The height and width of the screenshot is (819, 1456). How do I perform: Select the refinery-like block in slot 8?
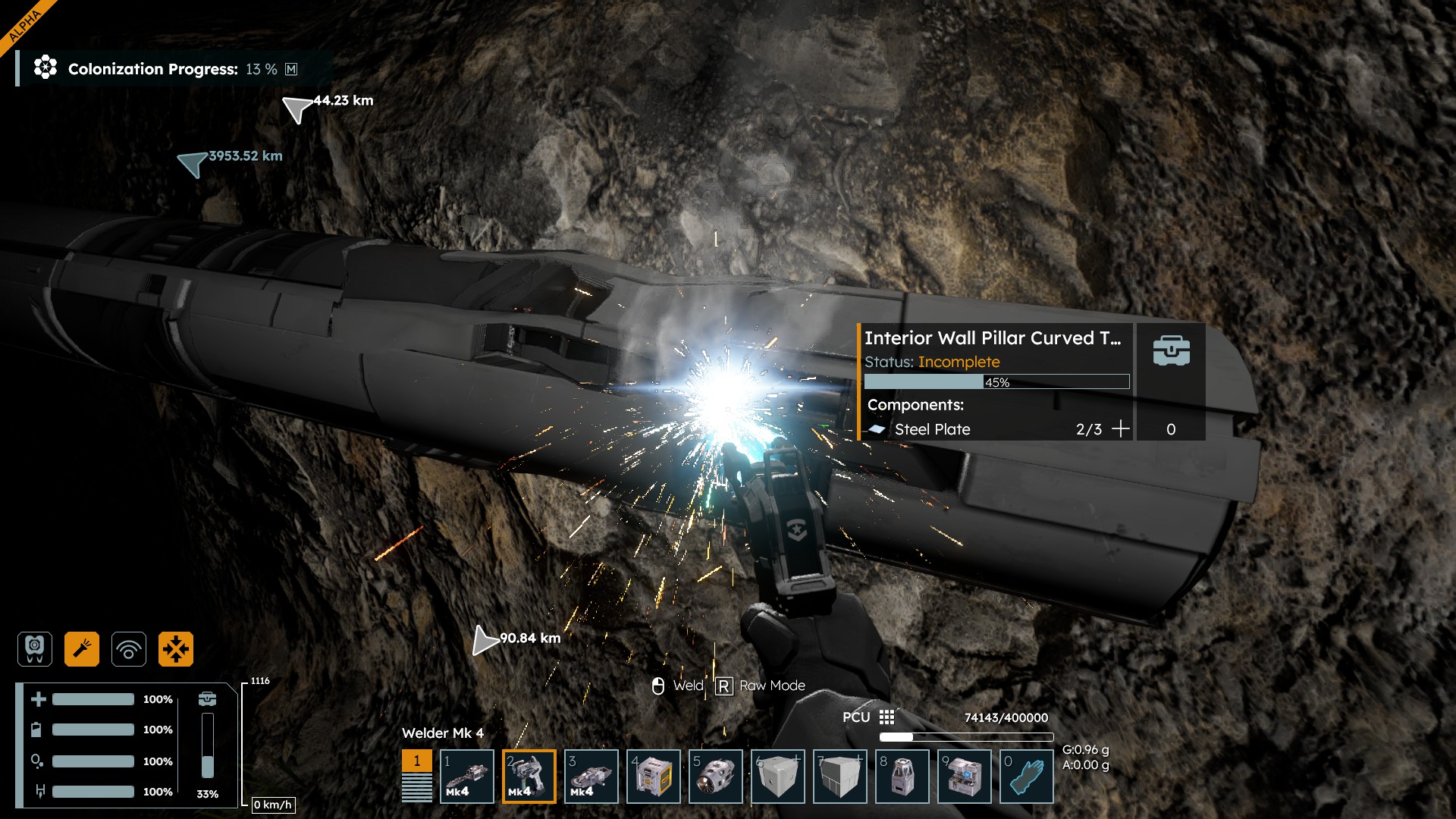coord(902,776)
